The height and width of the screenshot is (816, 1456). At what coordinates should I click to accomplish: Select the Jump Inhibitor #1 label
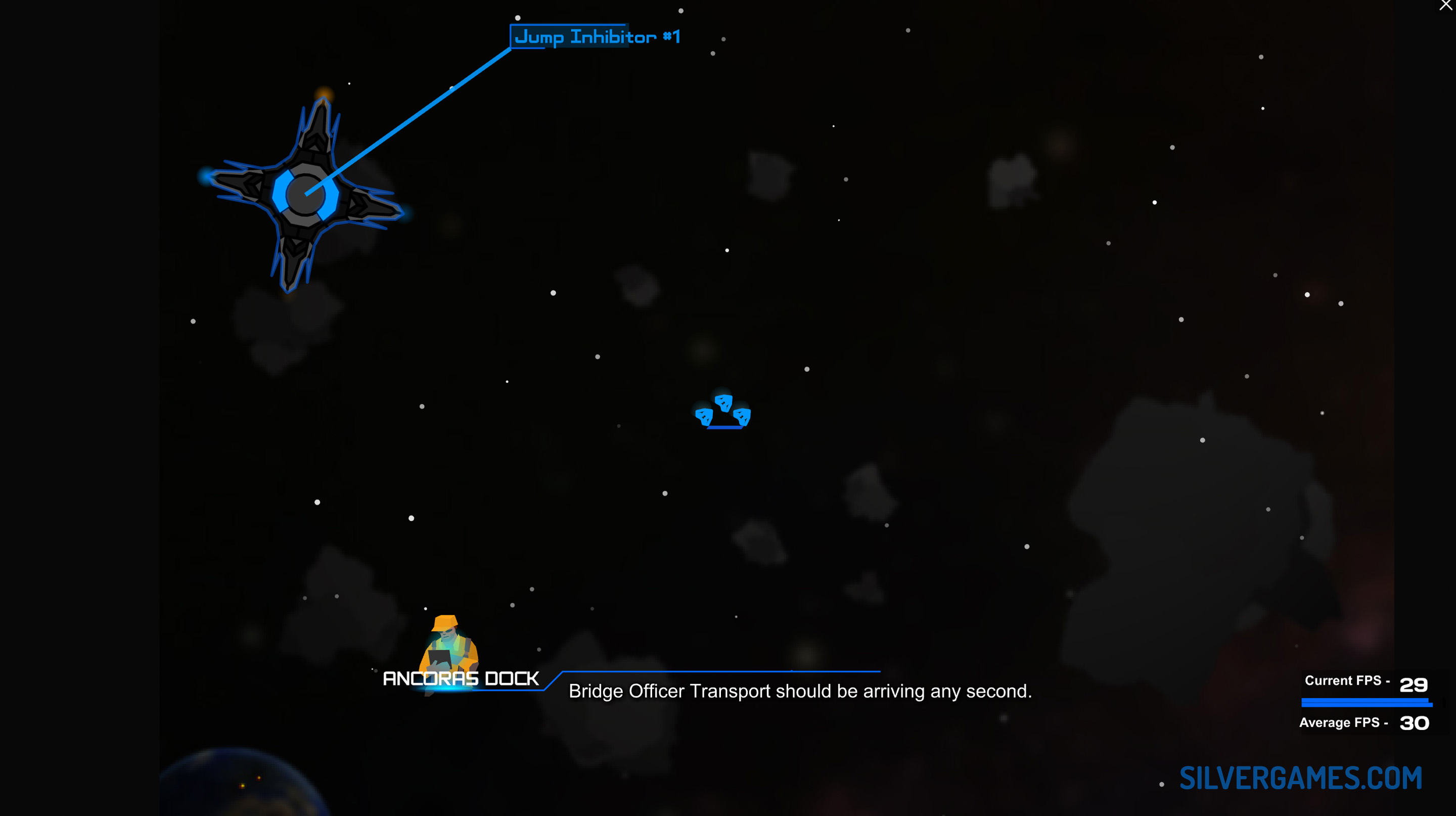click(597, 37)
